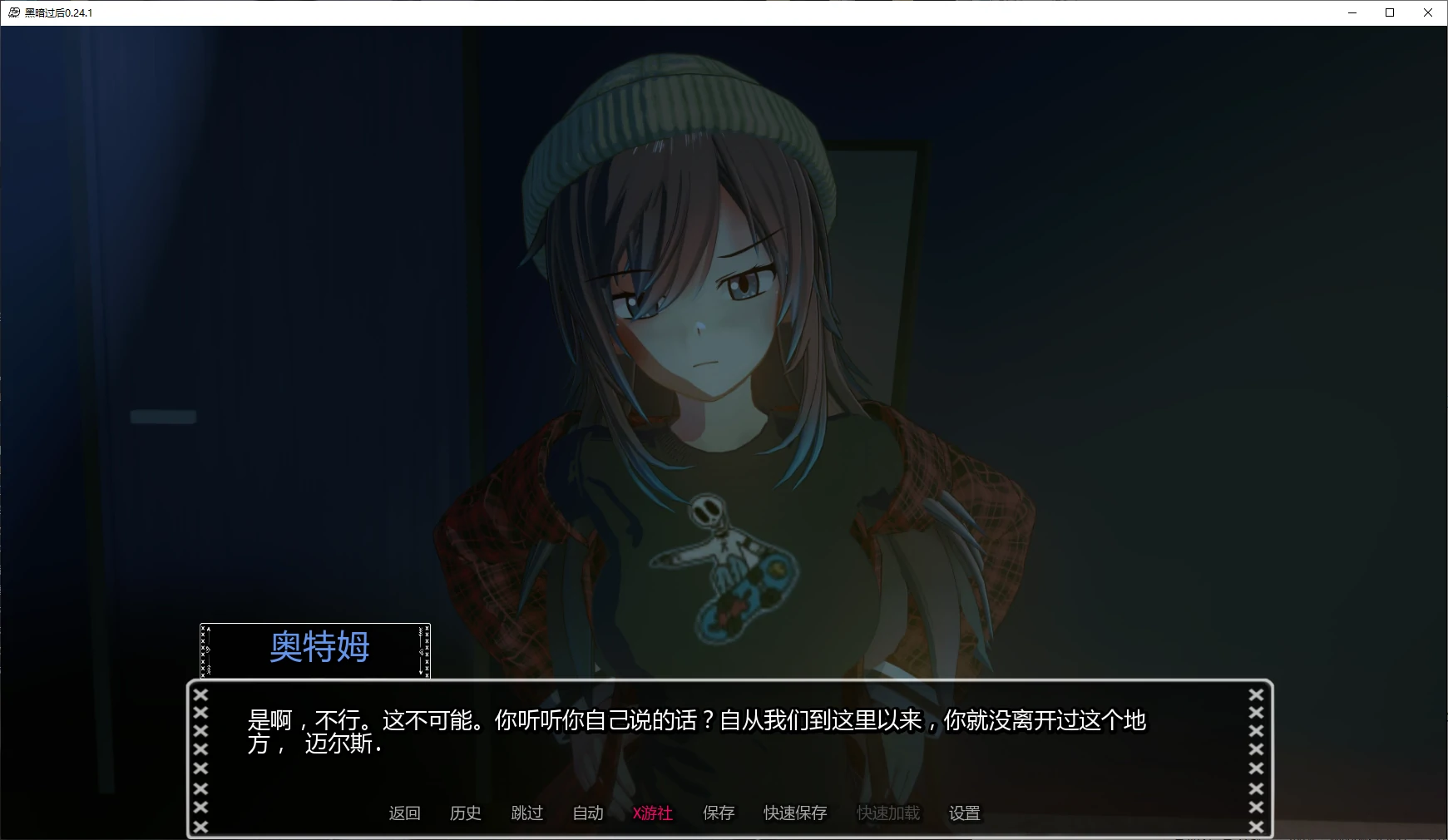The image size is (1448, 840).
Task: Click the 黑暗过后0.24.1 title bar text
Action: click(x=60, y=12)
